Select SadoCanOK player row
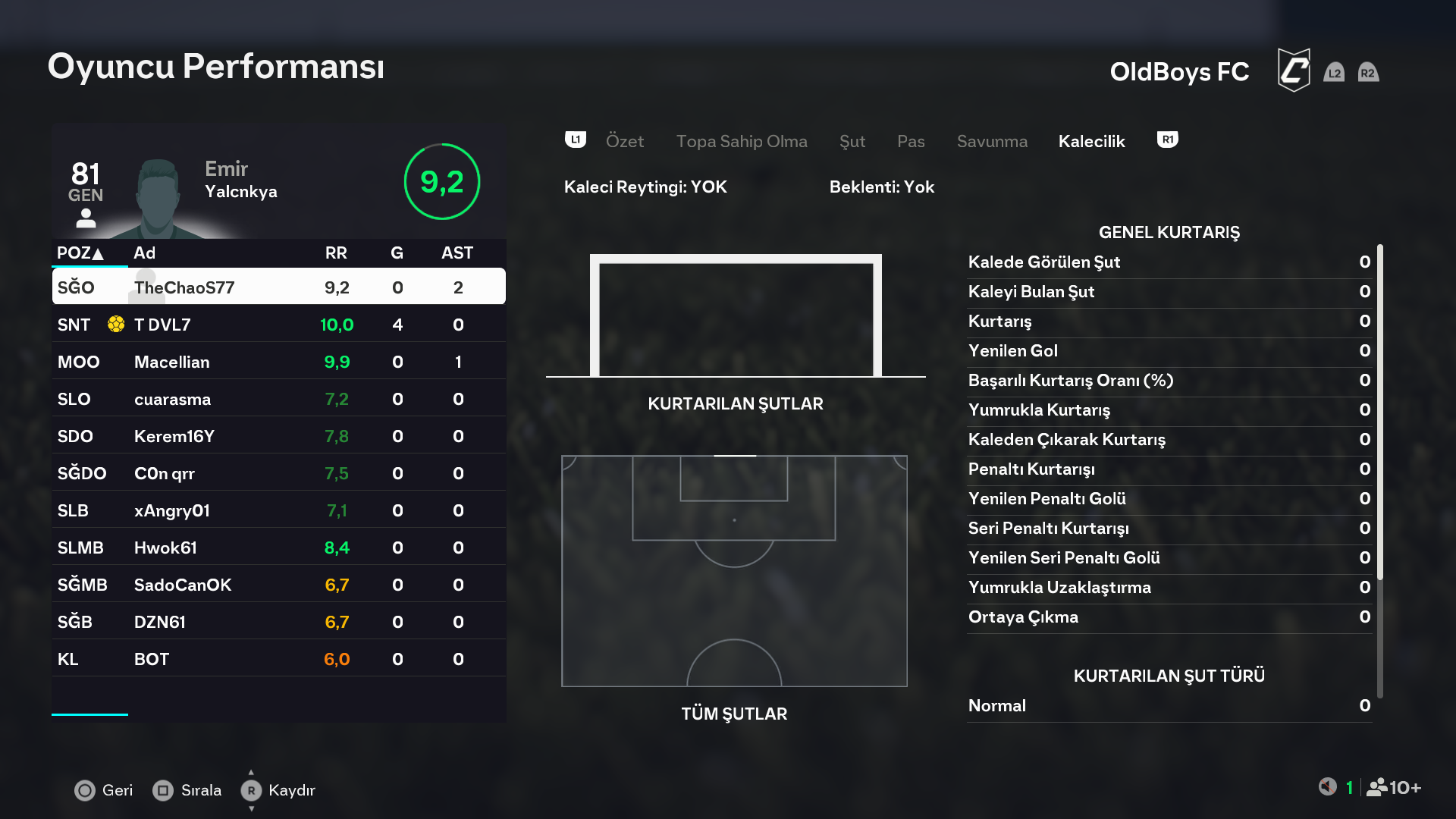The height and width of the screenshot is (819, 1456). tap(278, 585)
